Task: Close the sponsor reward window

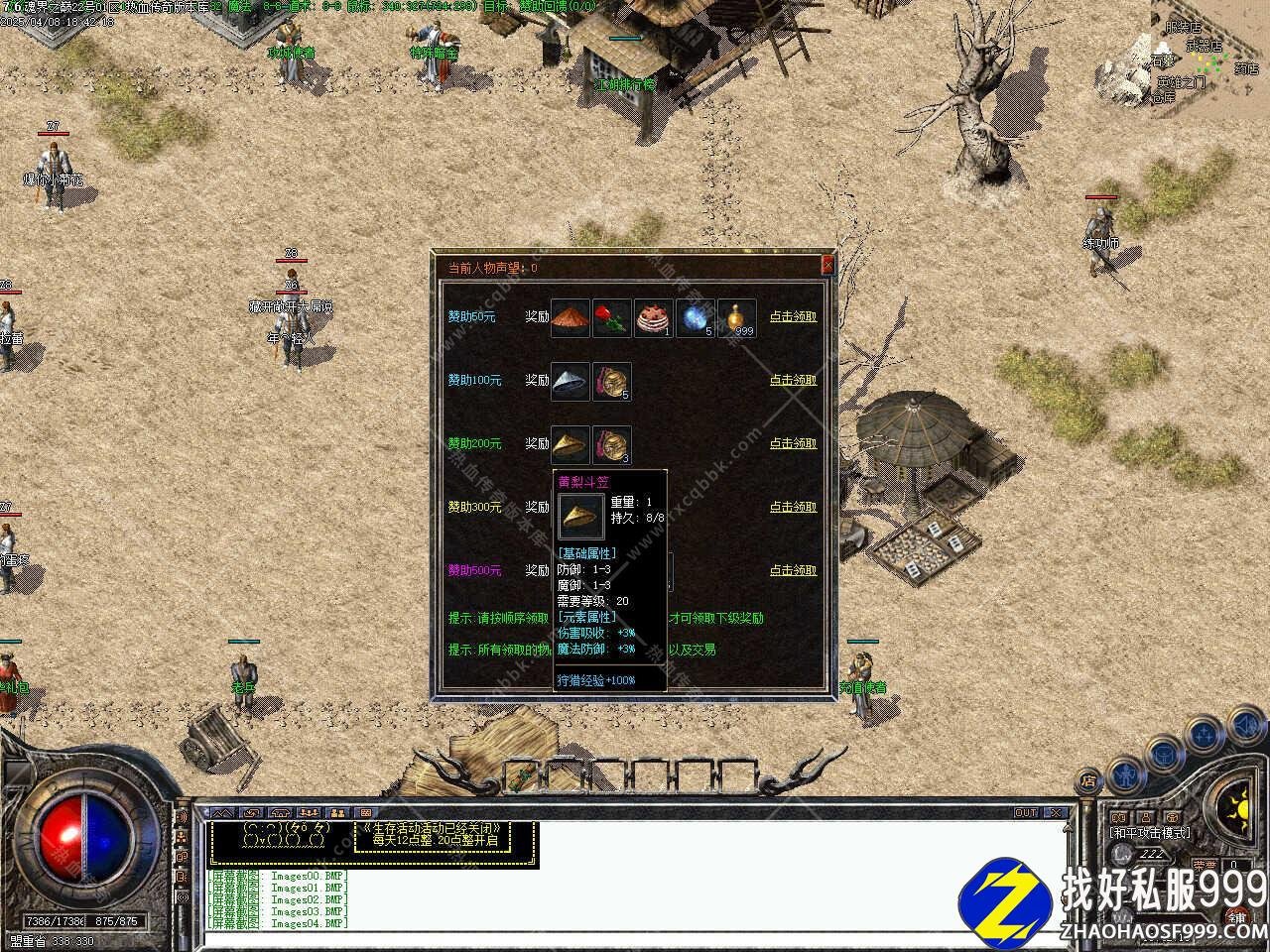Action: [x=827, y=266]
